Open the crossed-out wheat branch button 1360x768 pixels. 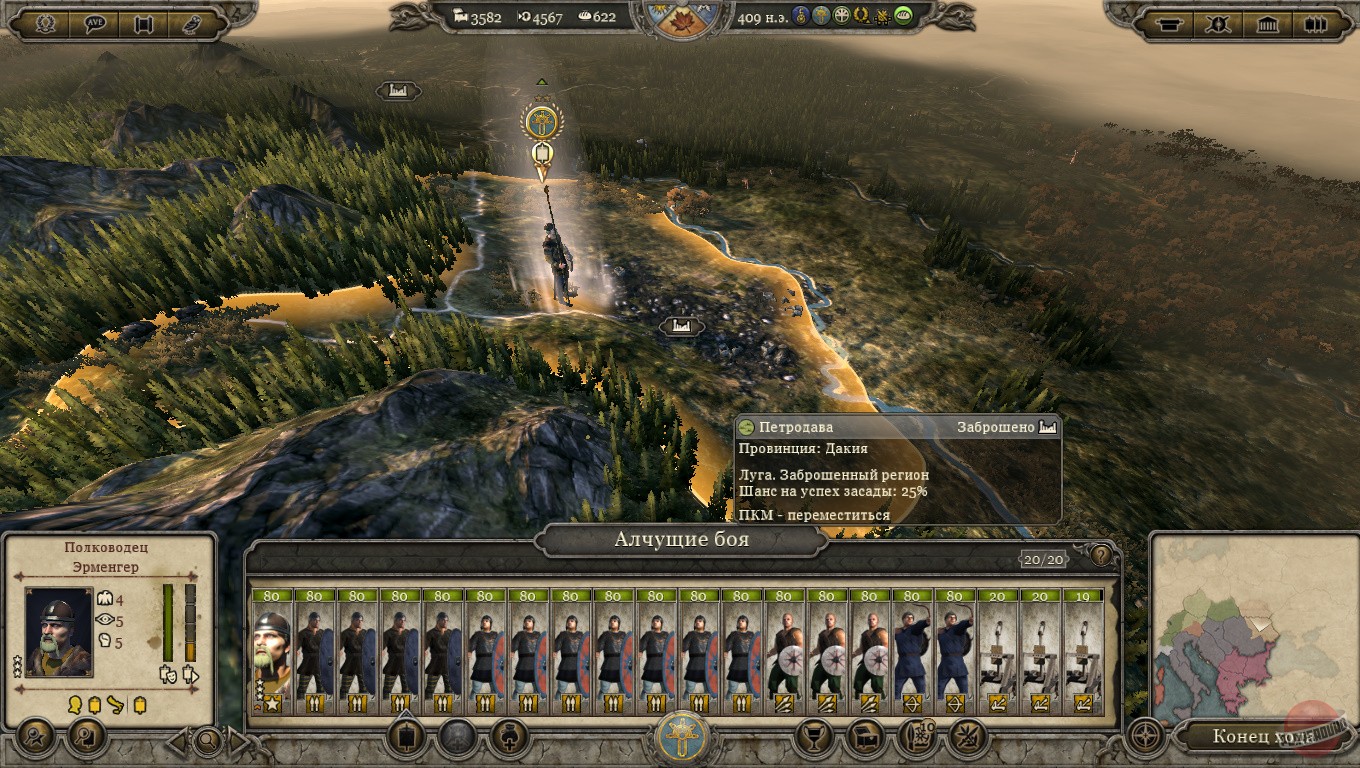click(x=968, y=738)
